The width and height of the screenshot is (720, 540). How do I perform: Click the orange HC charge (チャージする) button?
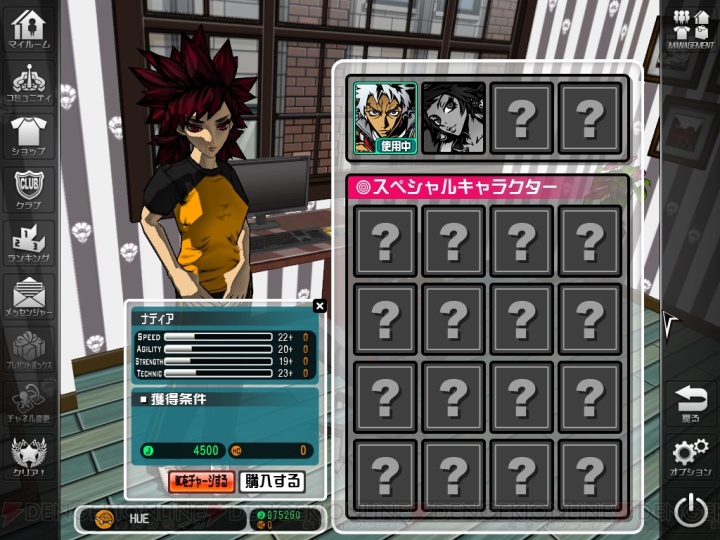[201, 481]
